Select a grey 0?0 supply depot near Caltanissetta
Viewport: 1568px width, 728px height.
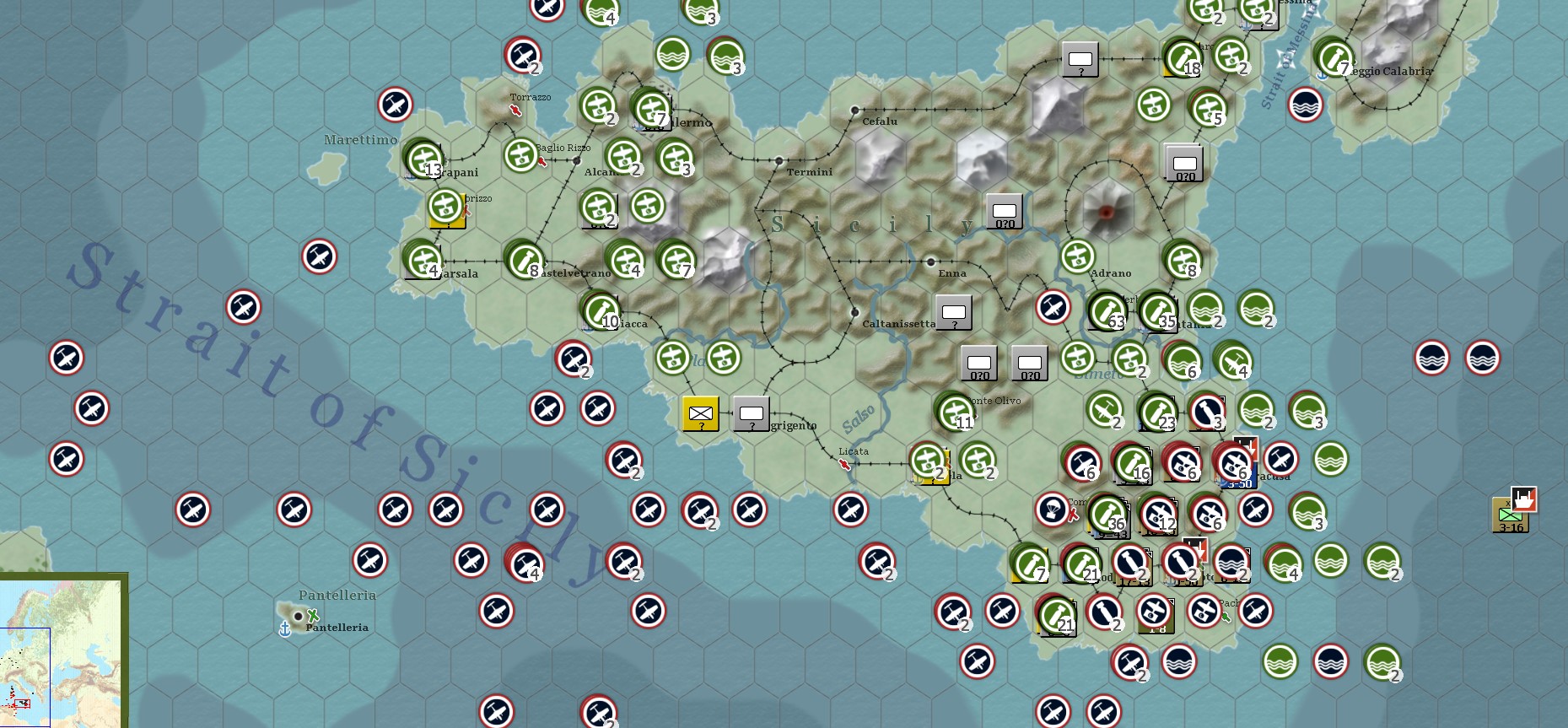coord(979,363)
